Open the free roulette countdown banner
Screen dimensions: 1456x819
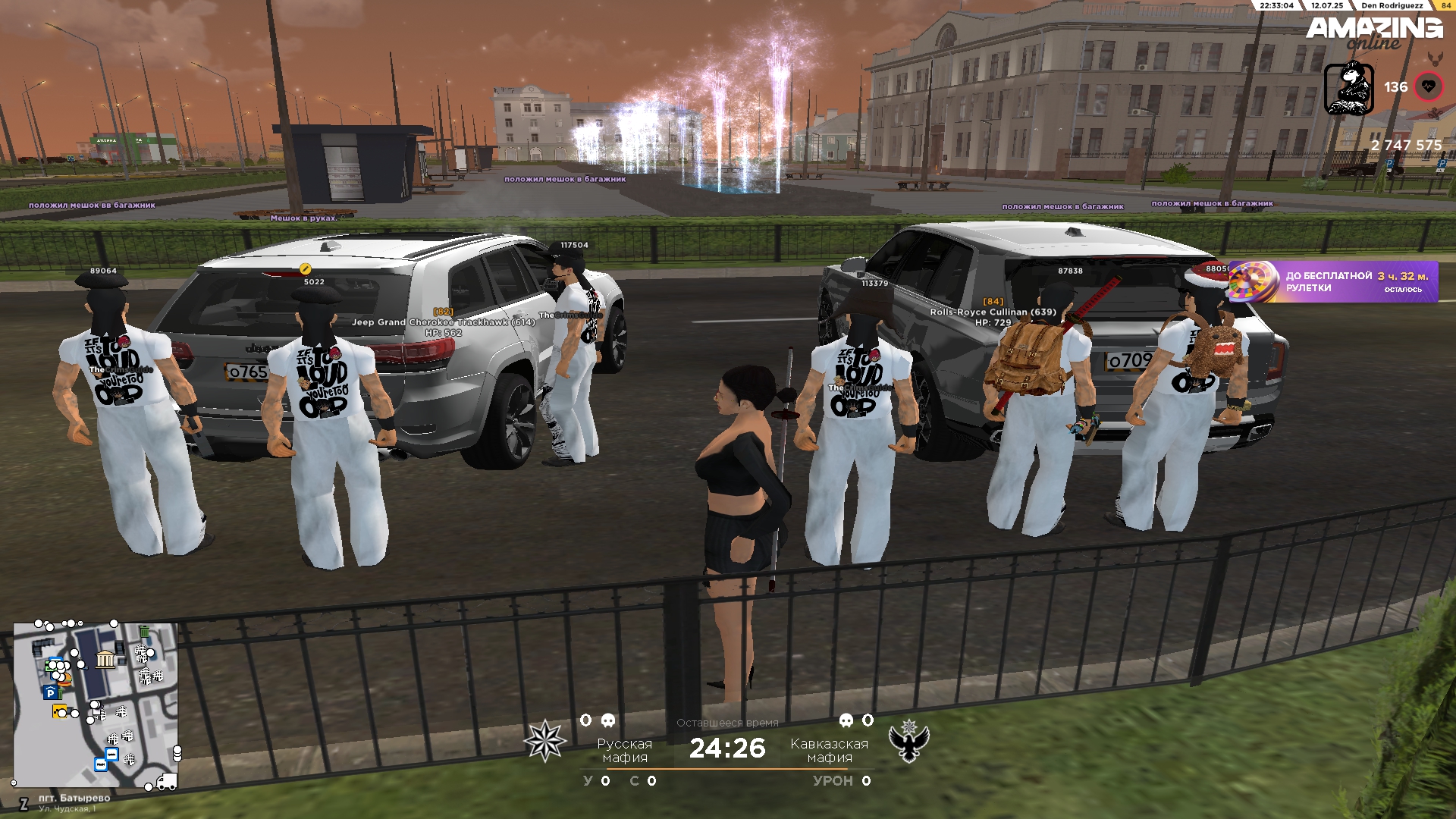1332,282
